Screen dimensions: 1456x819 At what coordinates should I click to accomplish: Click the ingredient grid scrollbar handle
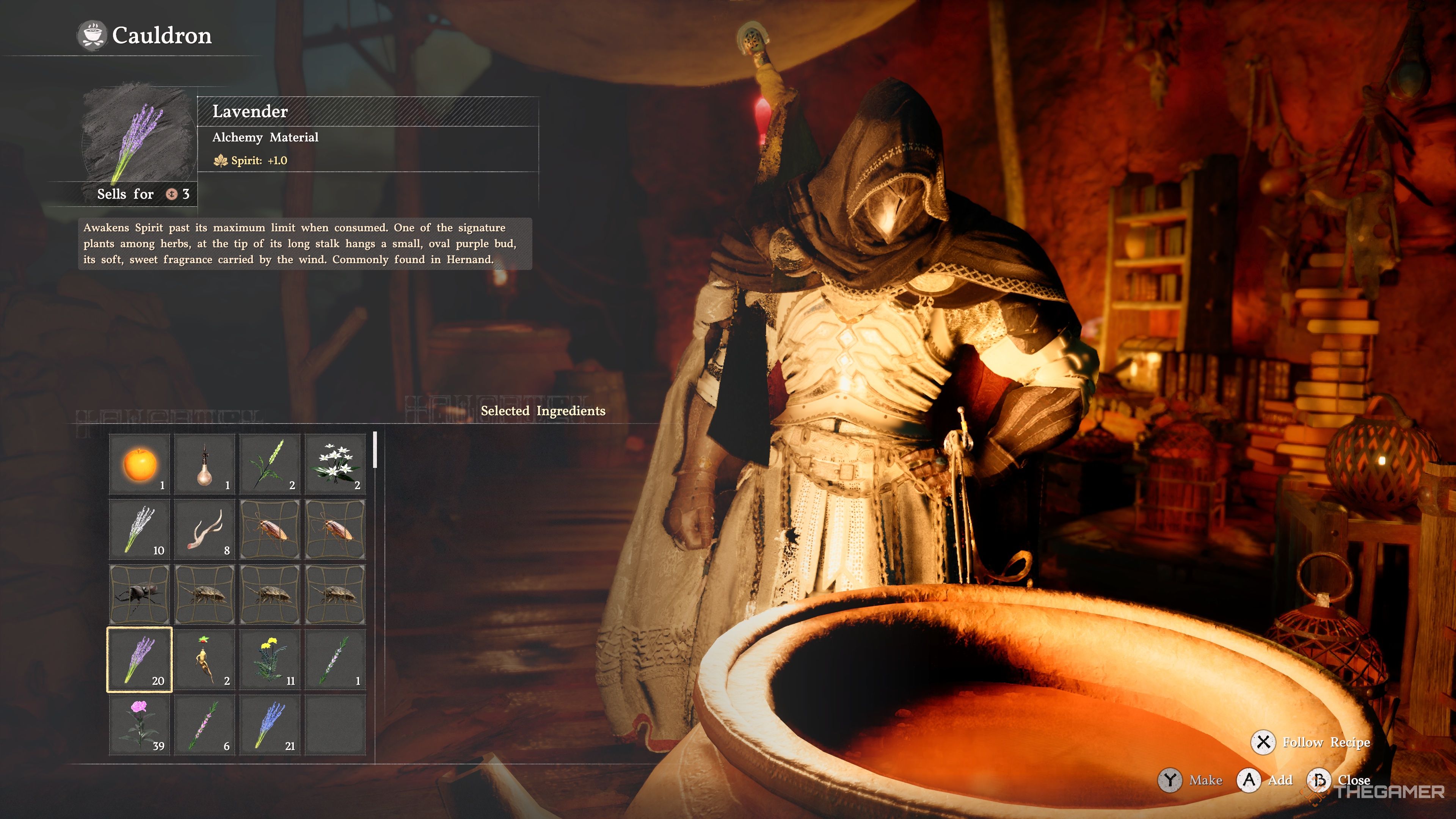pos(375,450)
